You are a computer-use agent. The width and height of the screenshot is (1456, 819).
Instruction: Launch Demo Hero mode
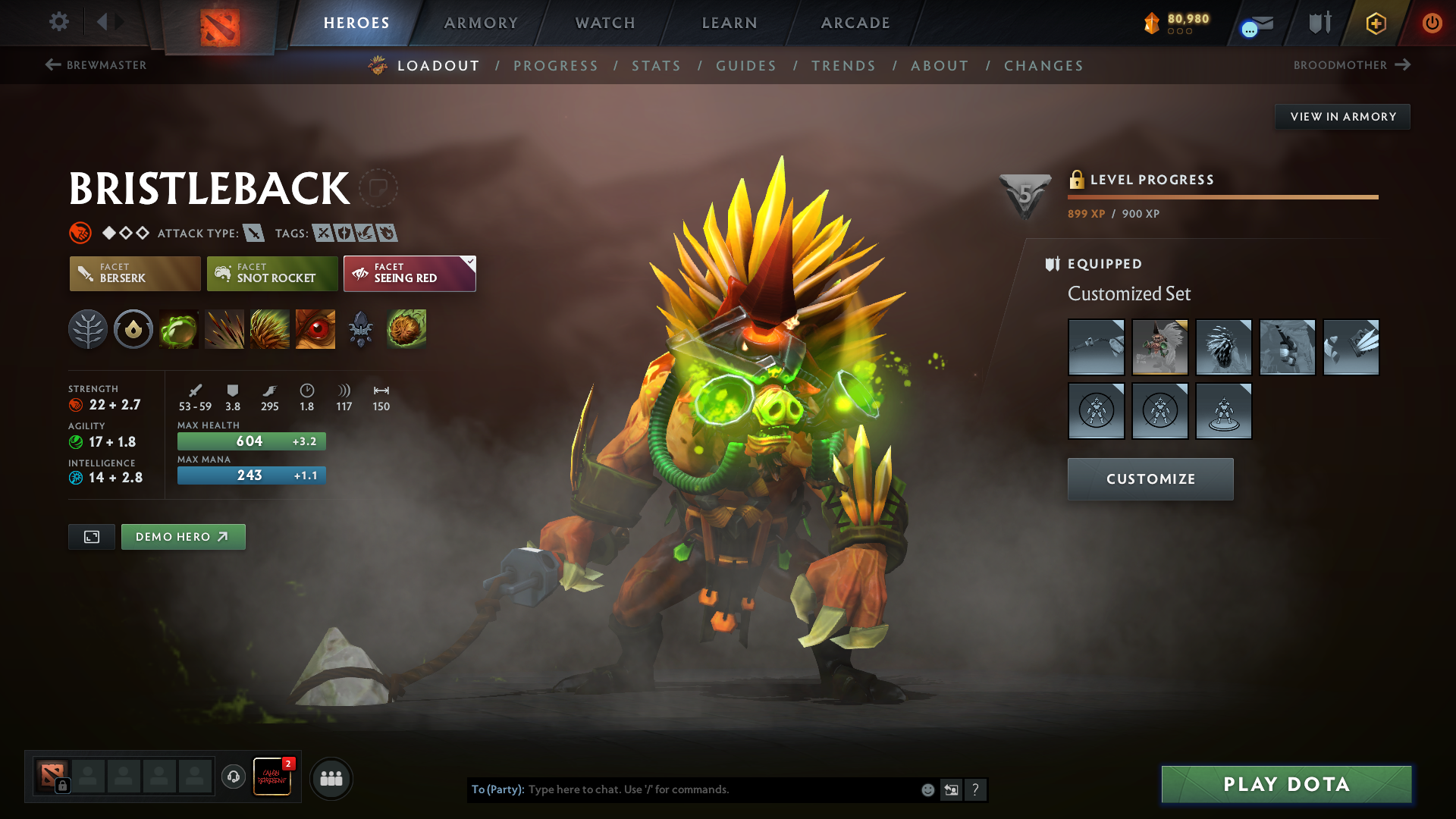[183, 537]
